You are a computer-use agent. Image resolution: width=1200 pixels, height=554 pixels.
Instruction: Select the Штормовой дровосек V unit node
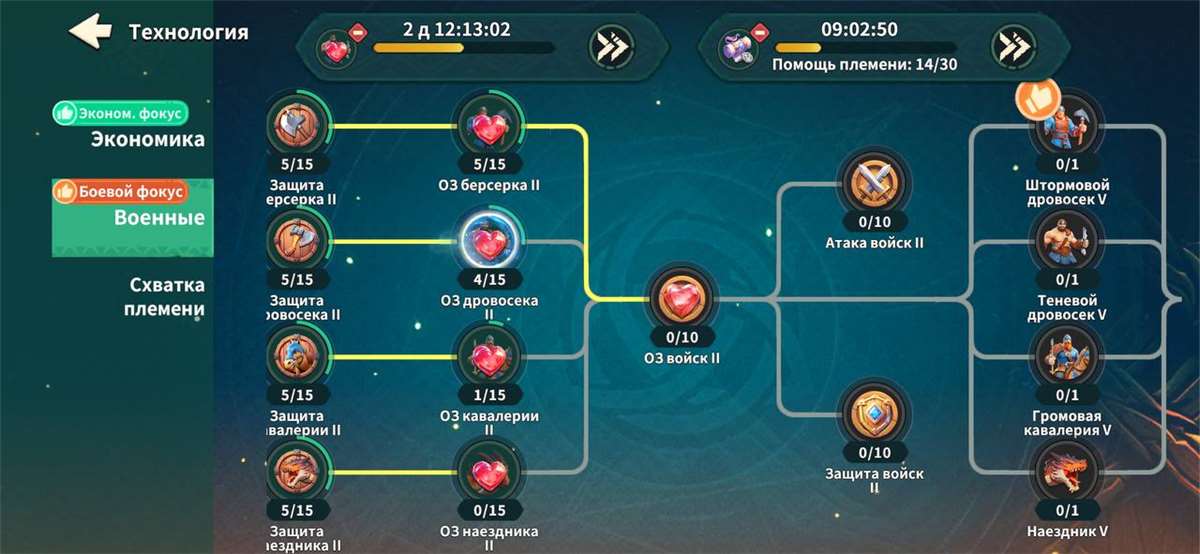[x=1067, y=127]
